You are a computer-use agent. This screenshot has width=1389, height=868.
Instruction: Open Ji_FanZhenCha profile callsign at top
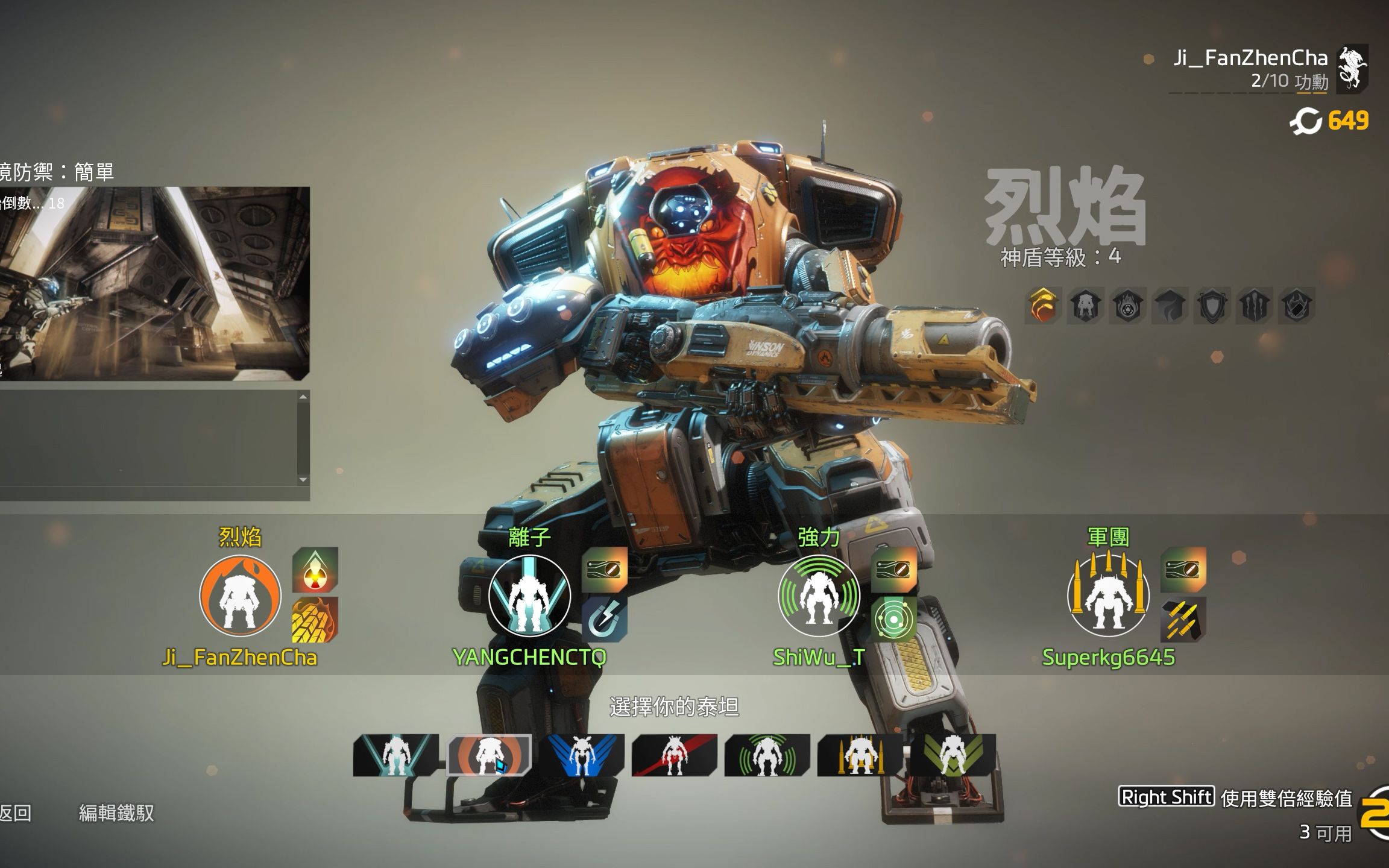point(1250,58)
